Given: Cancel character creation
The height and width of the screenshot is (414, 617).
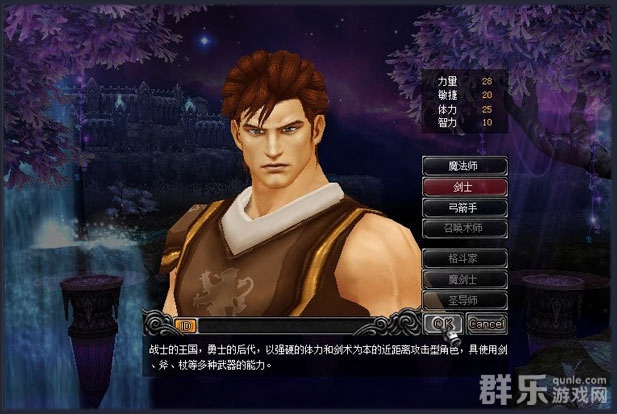Looking at the screenshot, I should (x=485, y=323).
